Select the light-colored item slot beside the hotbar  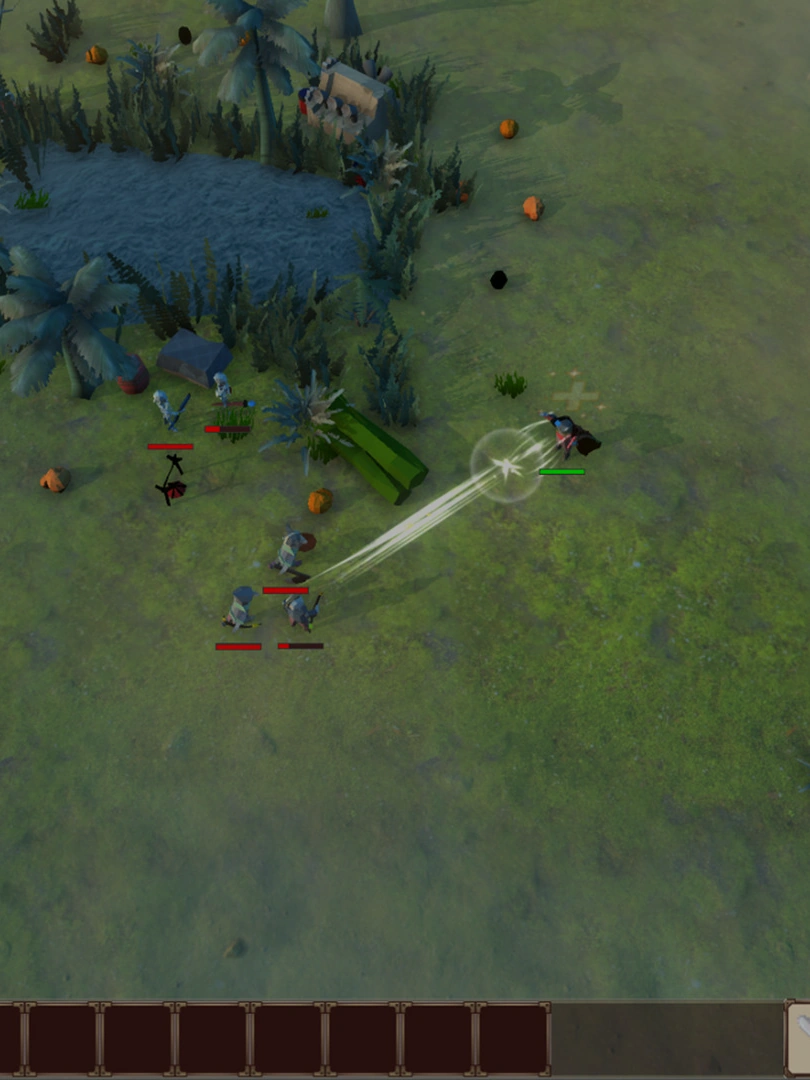(x=799, y=1039)
